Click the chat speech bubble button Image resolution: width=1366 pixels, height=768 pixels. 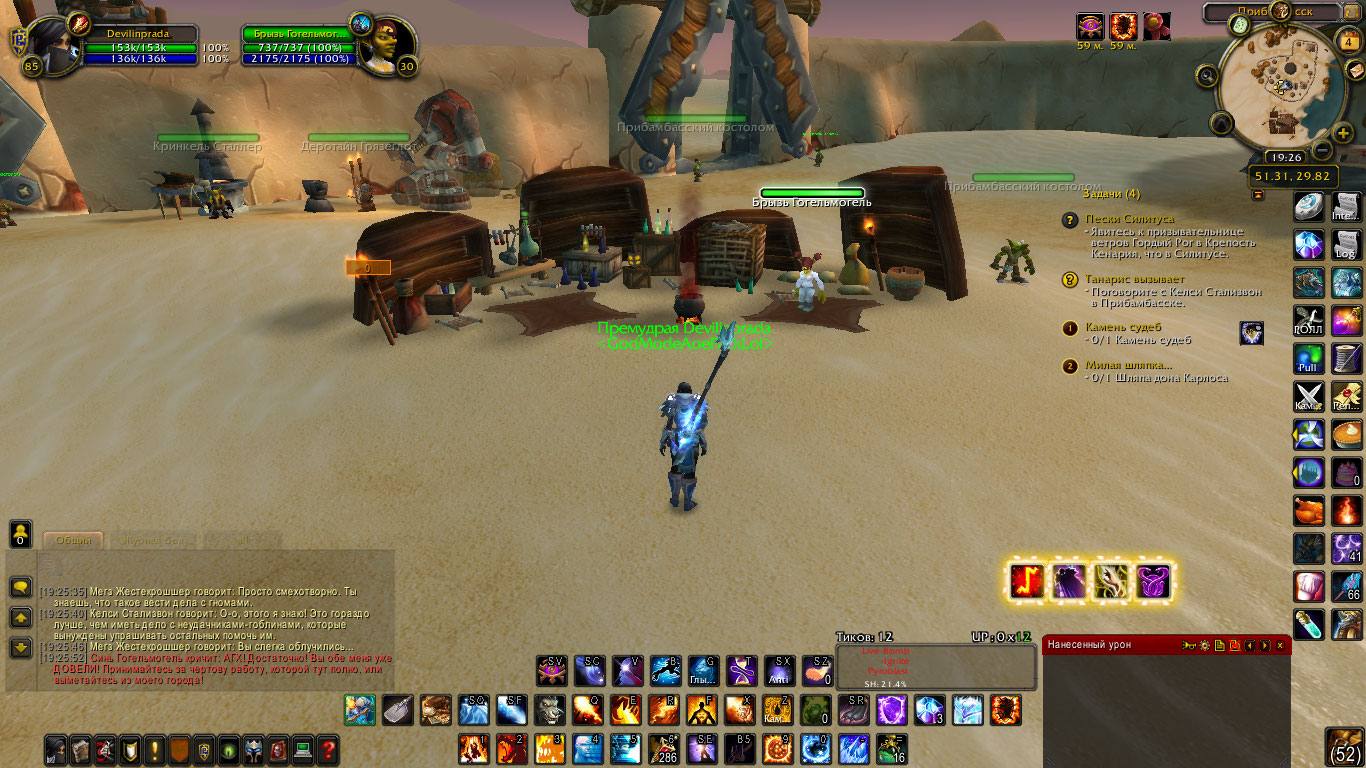tap(20, 587)
